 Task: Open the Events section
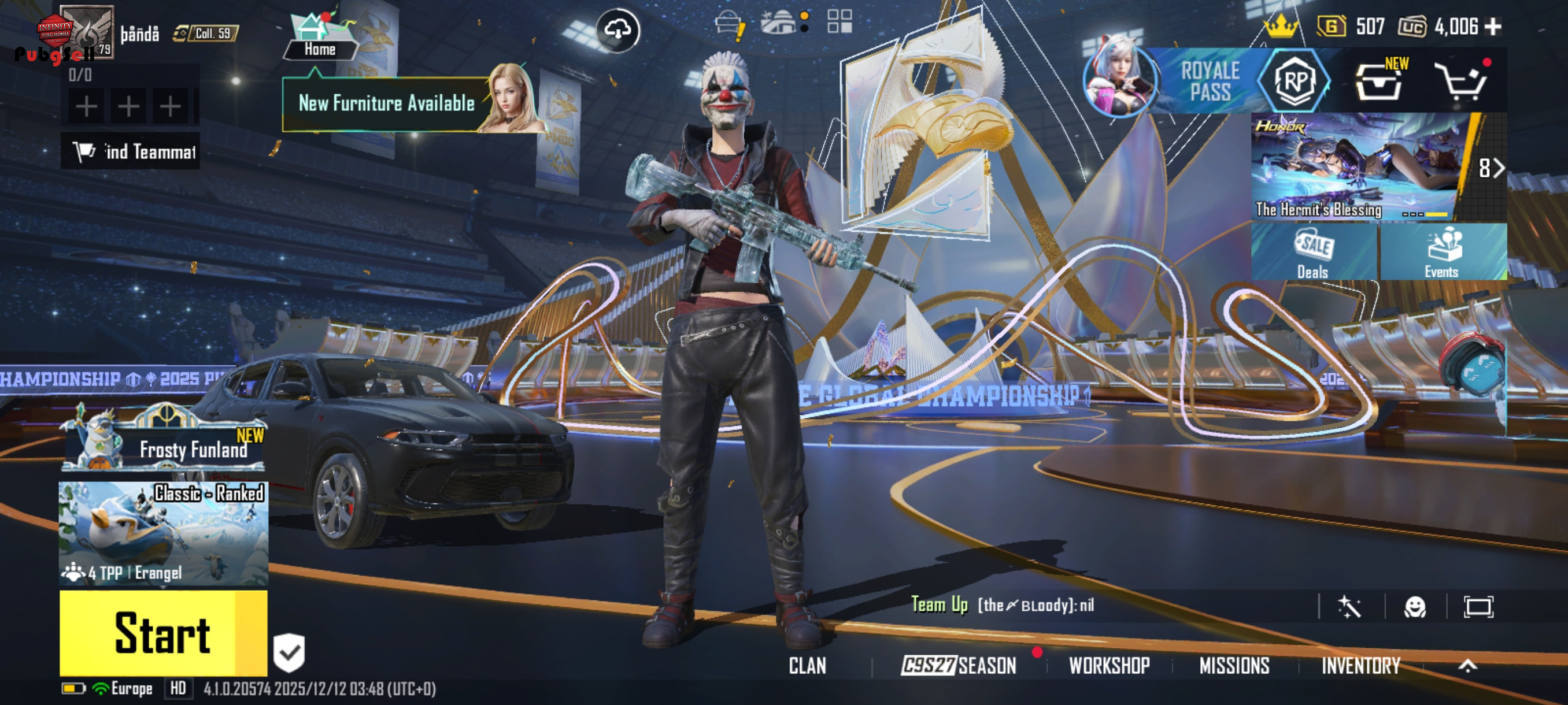coord(1441,253)
